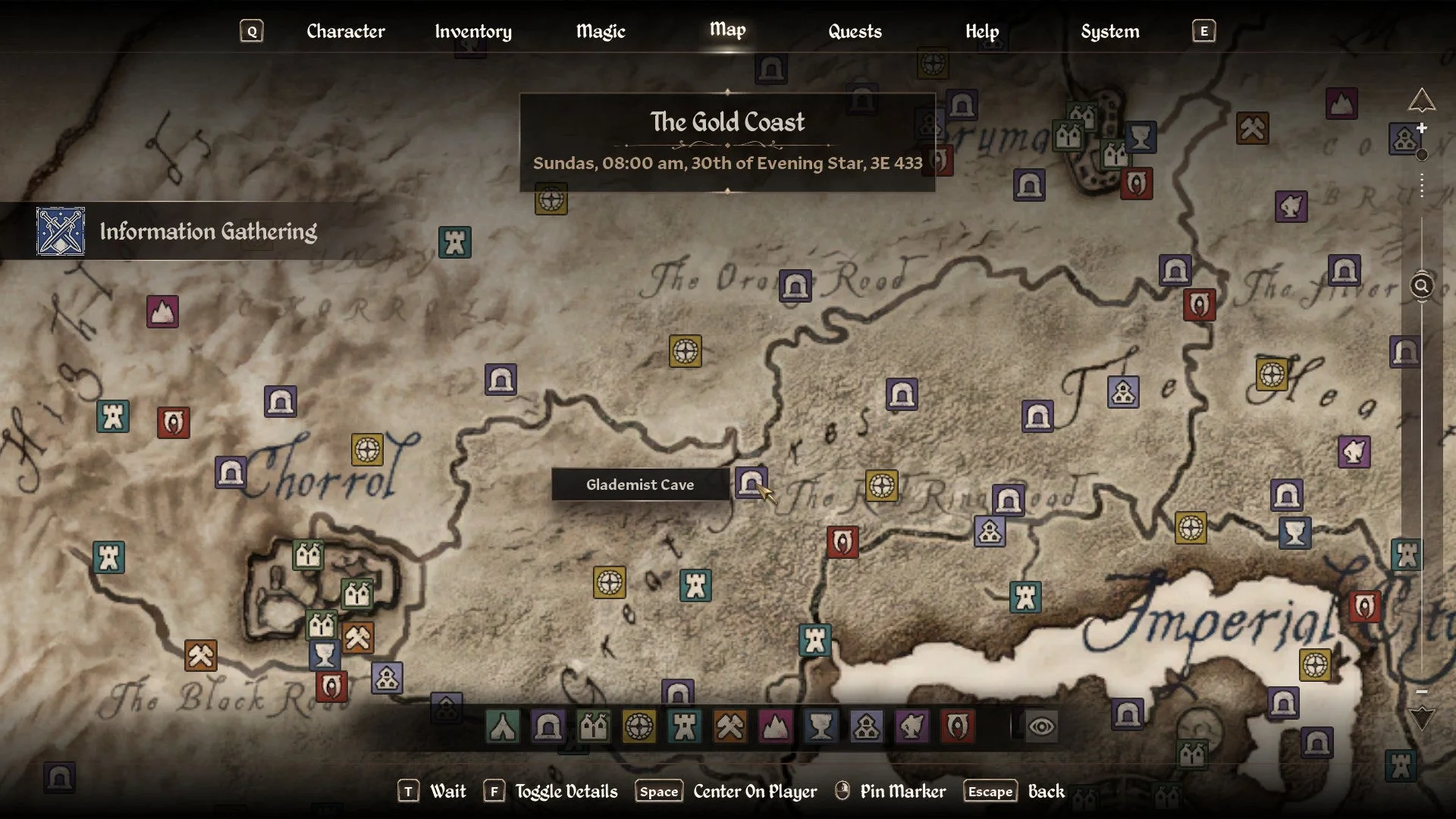Open the Inventory menu
Screen dimensions: 1456x819
pyautogui.click(x=472, y=32)
